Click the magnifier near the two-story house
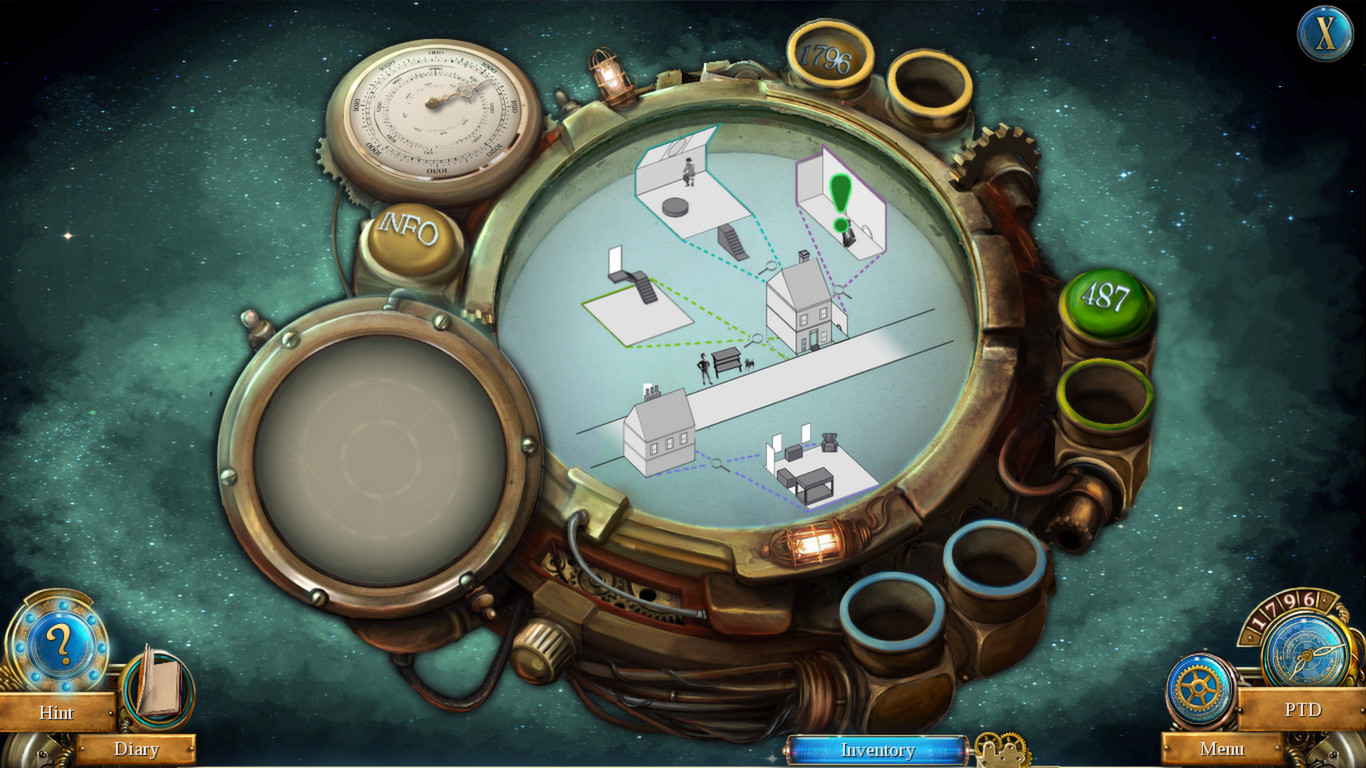The height and width of the screenshot is (768, 1366). [770, 263]
